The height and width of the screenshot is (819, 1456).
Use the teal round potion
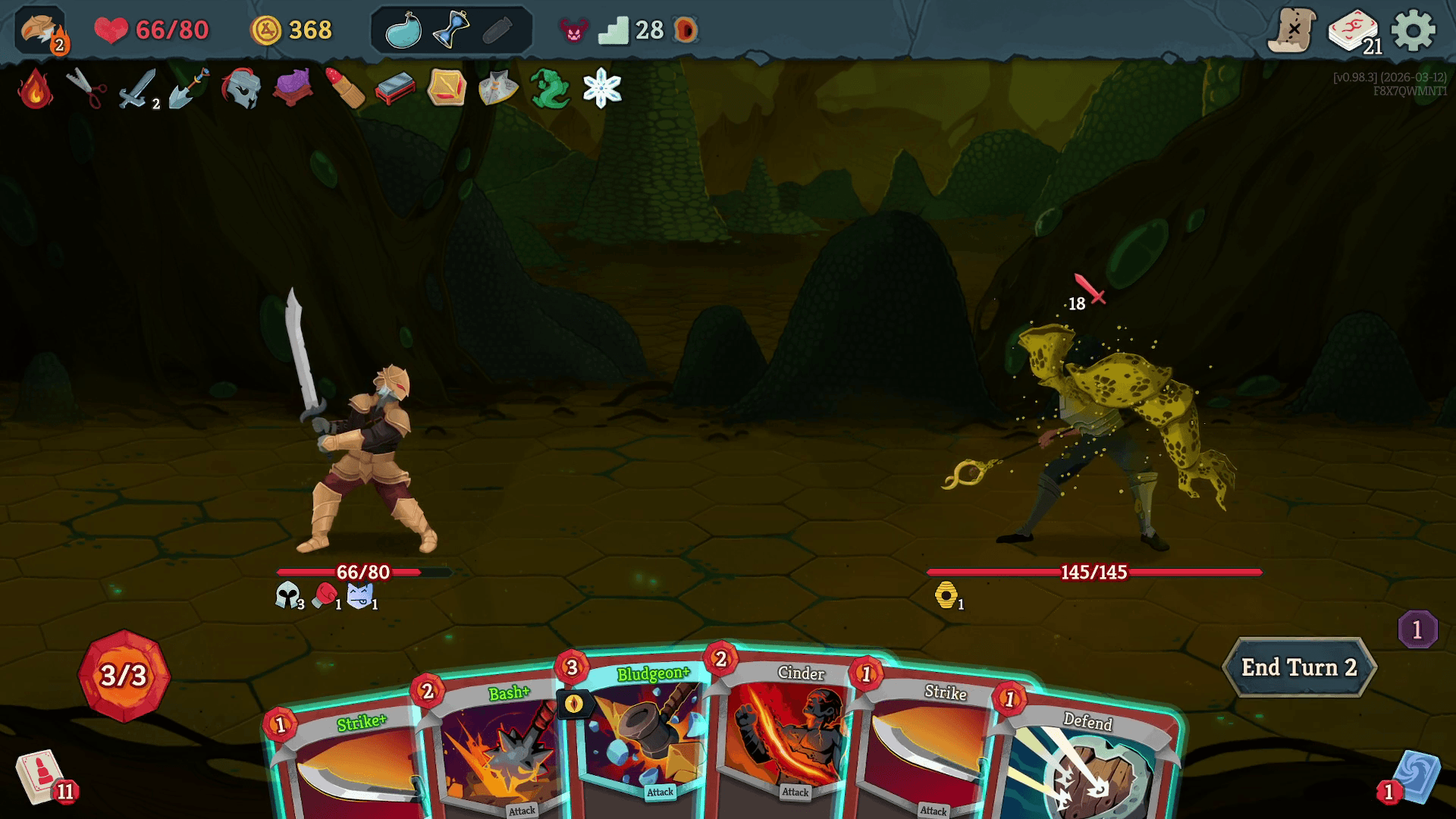(x=403, y=31)
